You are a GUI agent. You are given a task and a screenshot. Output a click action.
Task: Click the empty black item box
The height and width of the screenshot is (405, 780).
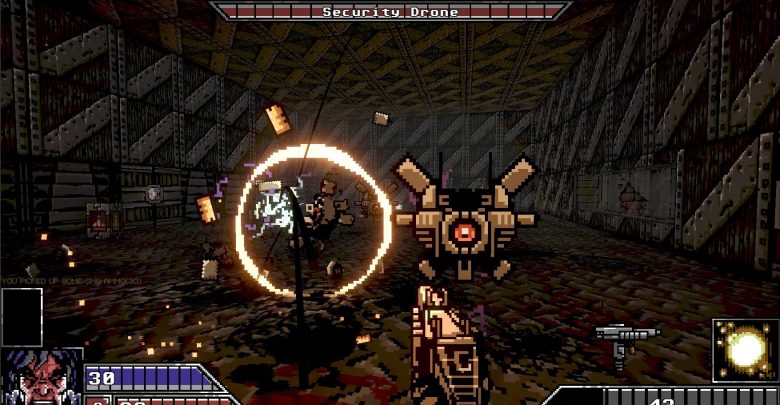pyautogui.click(x=22, y=316)
